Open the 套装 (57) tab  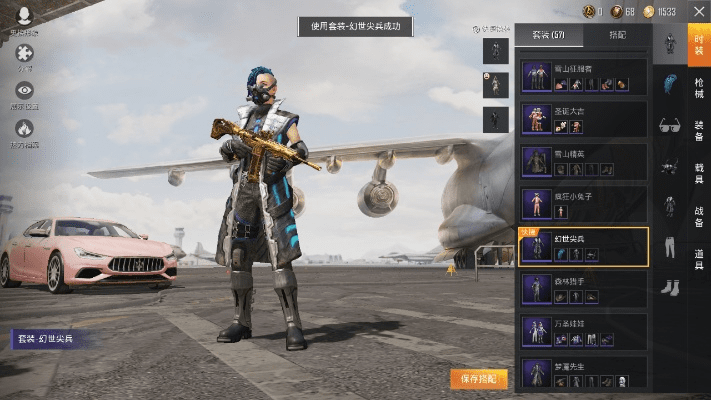pos(548,35)
